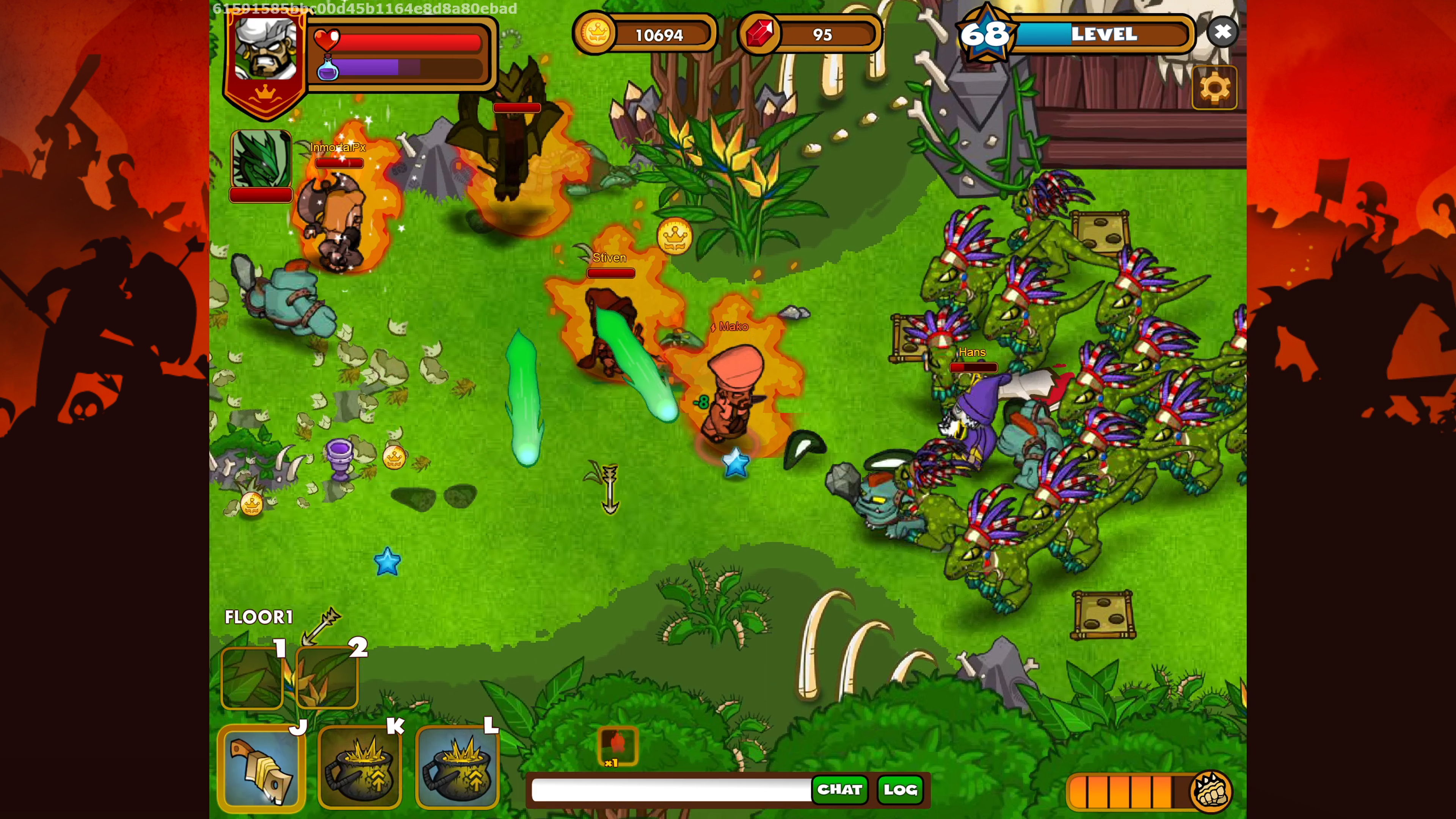Click the CHAT button

[x=839, y=789]
